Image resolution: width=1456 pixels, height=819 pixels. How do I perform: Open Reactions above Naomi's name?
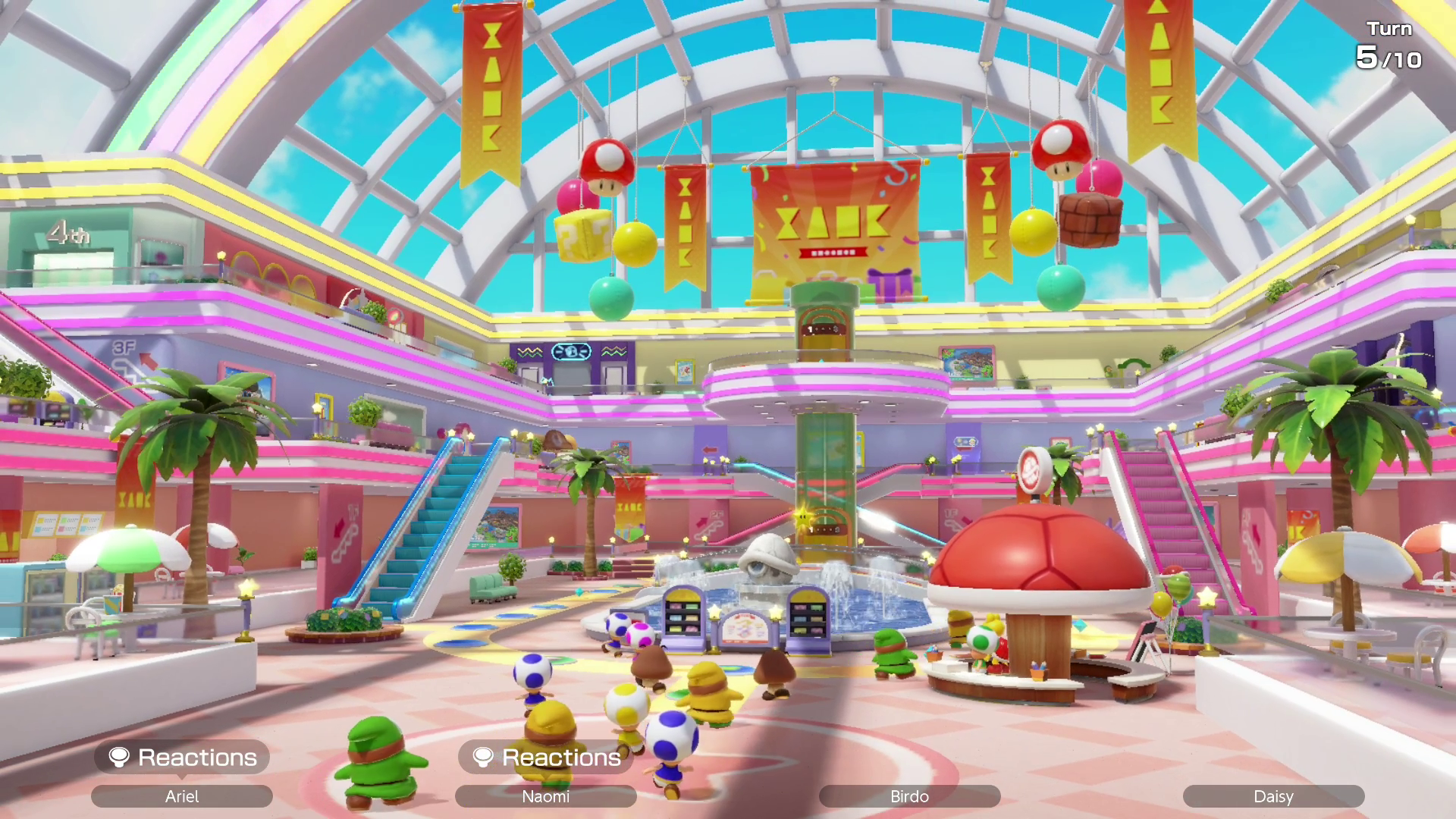click(546, 757)
